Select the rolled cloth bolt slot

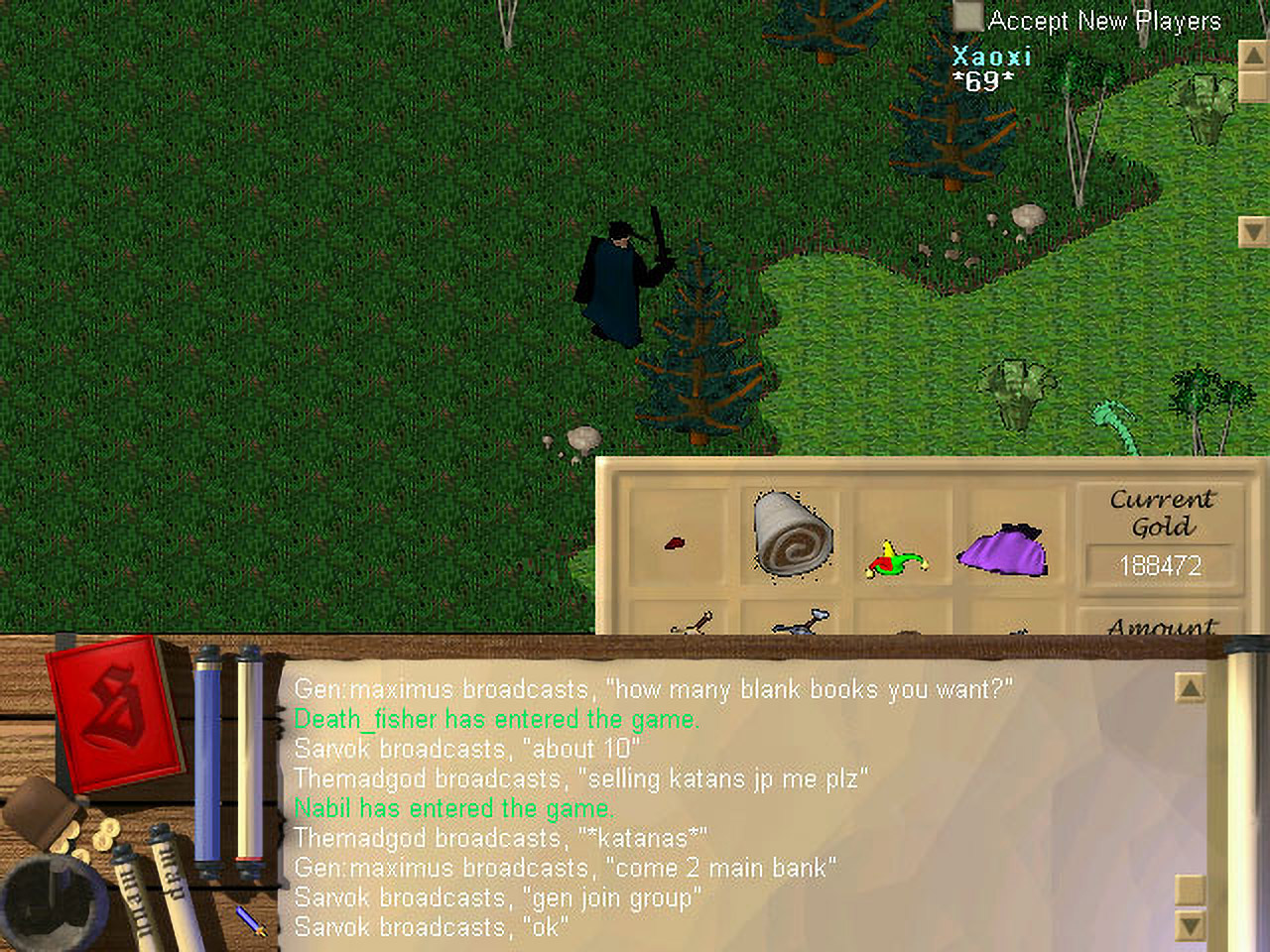[x=792, y=533]
